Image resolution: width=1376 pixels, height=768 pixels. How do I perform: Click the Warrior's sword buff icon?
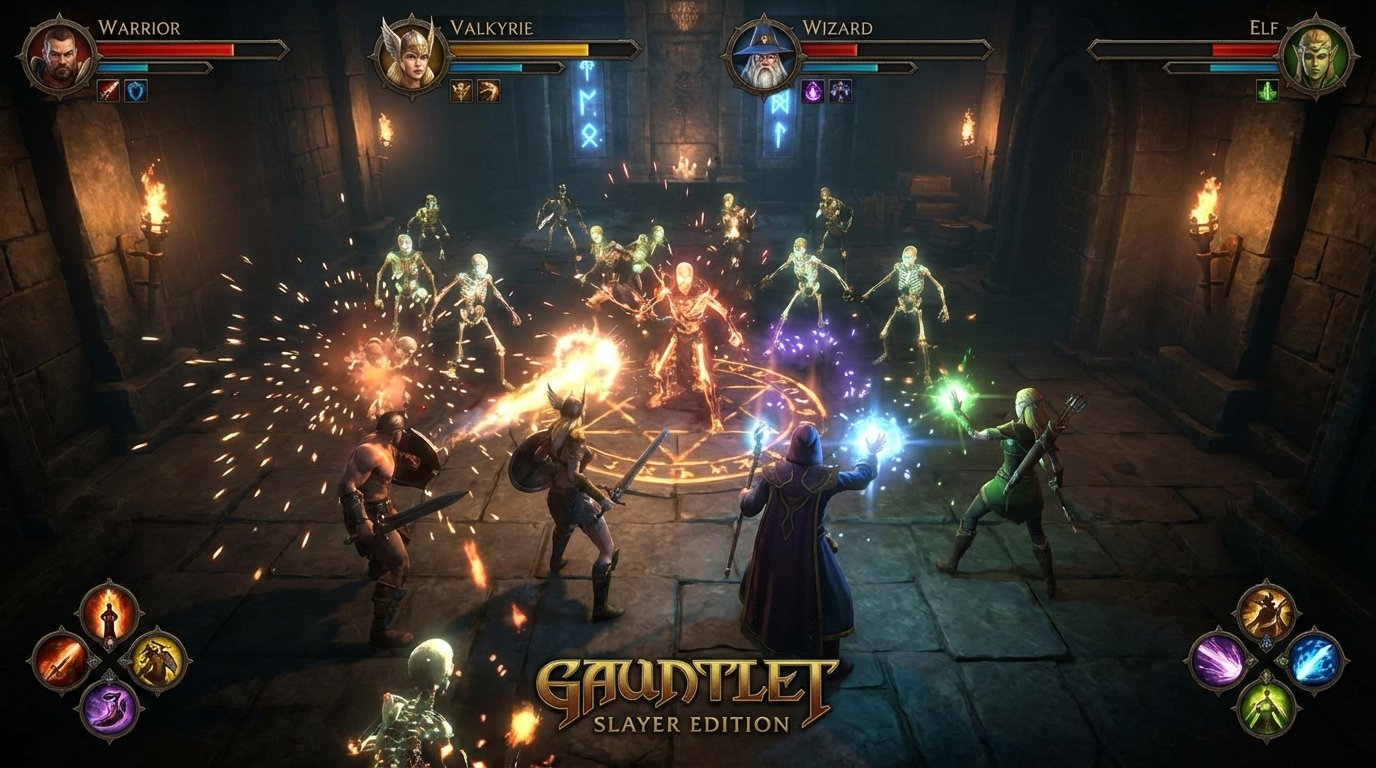[x=108, y=90]
